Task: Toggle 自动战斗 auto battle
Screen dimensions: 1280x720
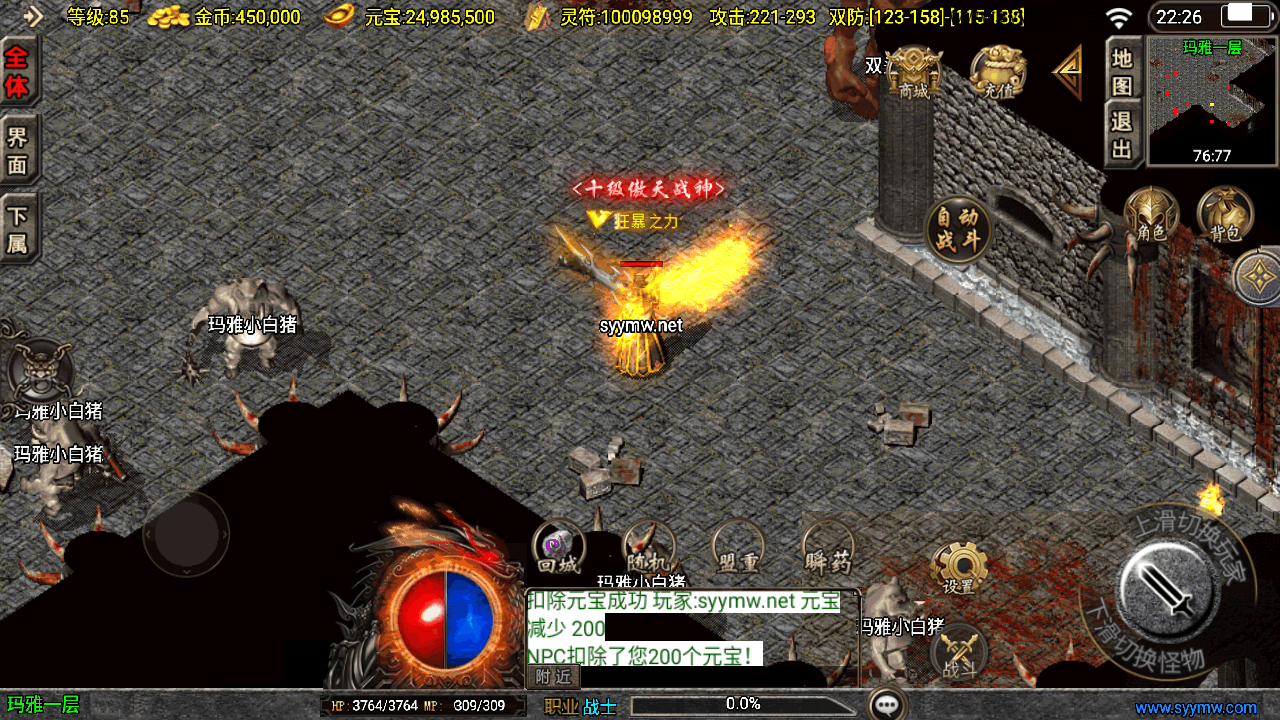Action: (958, 229)
